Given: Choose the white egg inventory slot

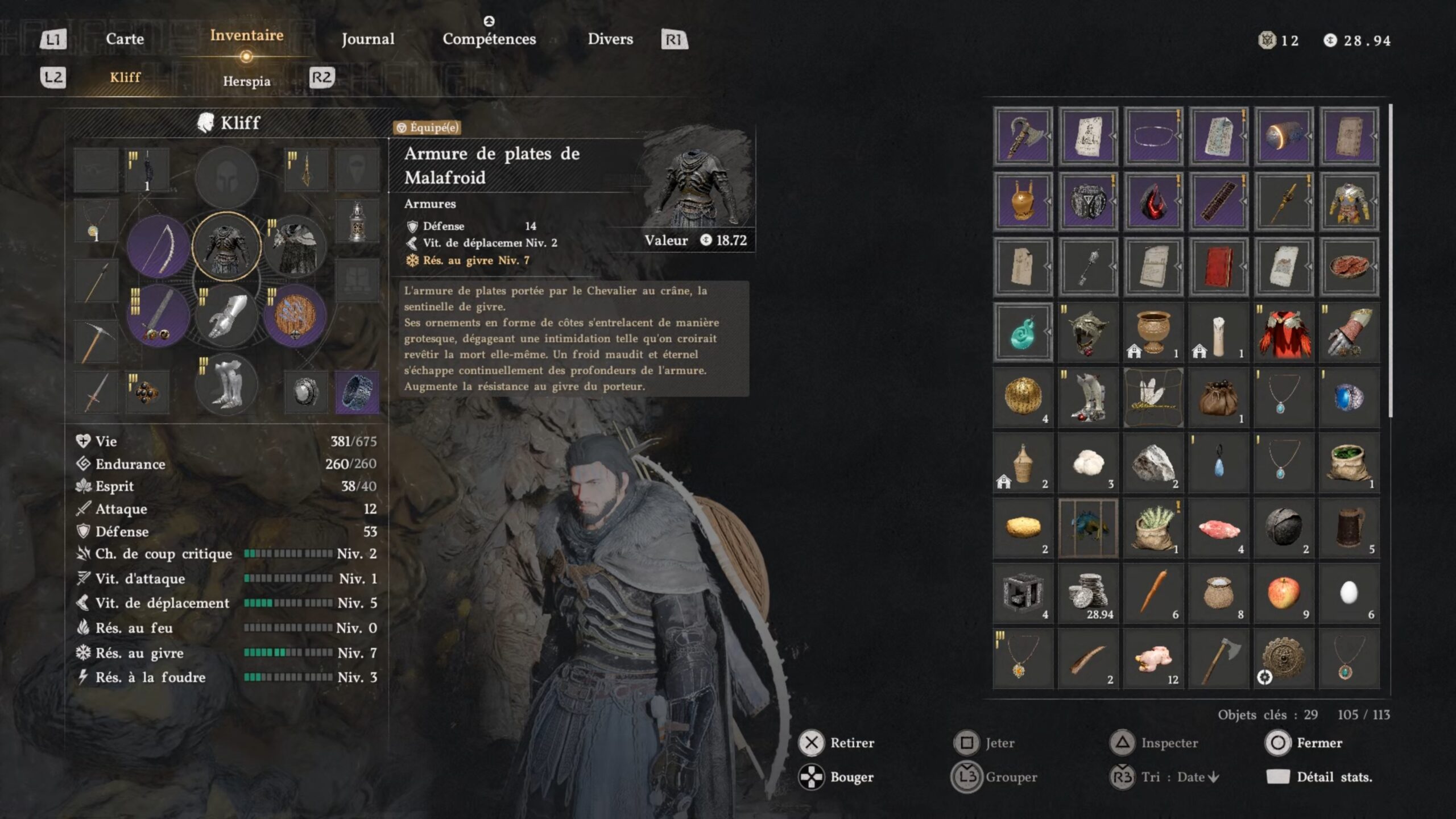Looking at the screenshot, I should point(1349,593).
